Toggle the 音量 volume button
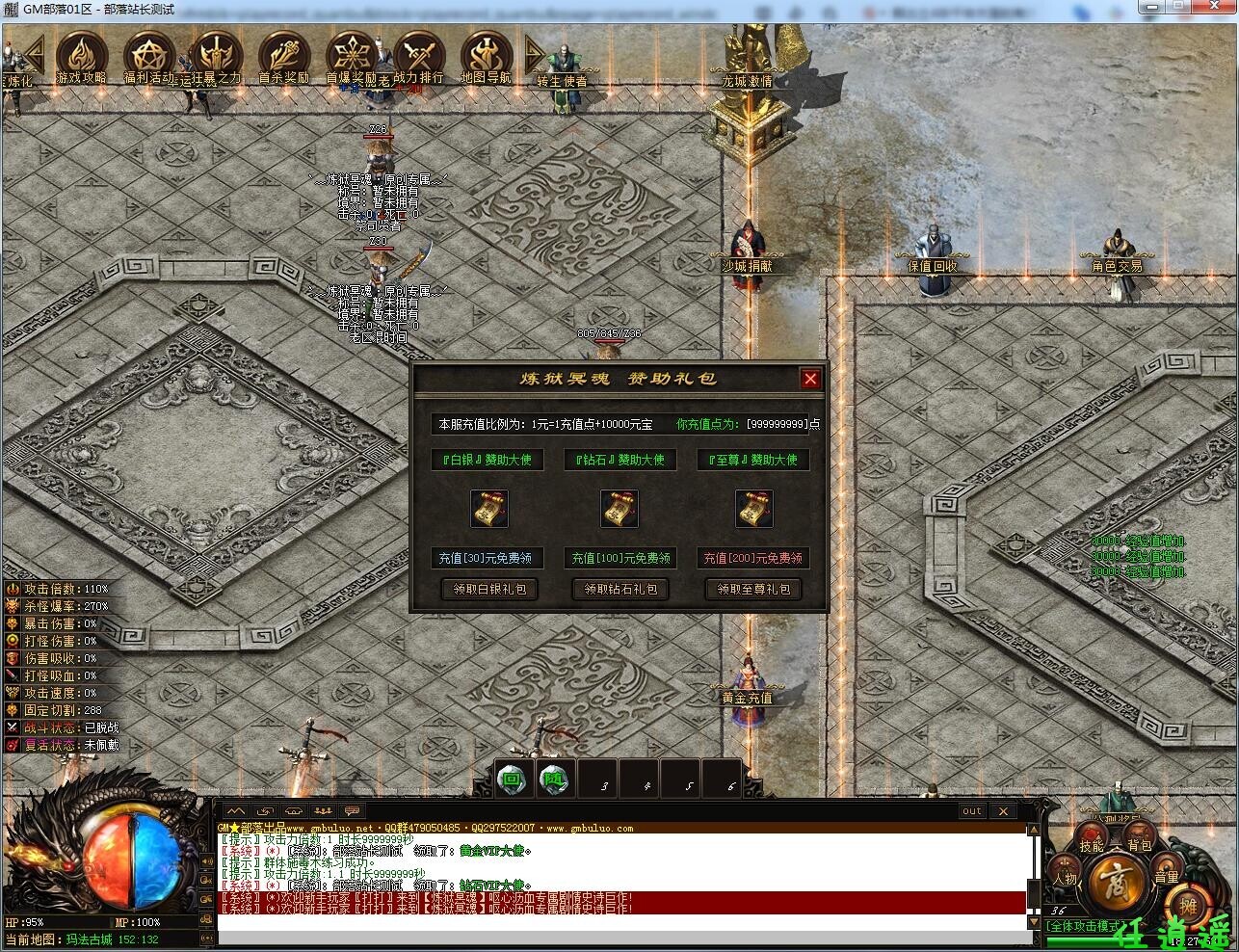 (x=1167, y=875)
